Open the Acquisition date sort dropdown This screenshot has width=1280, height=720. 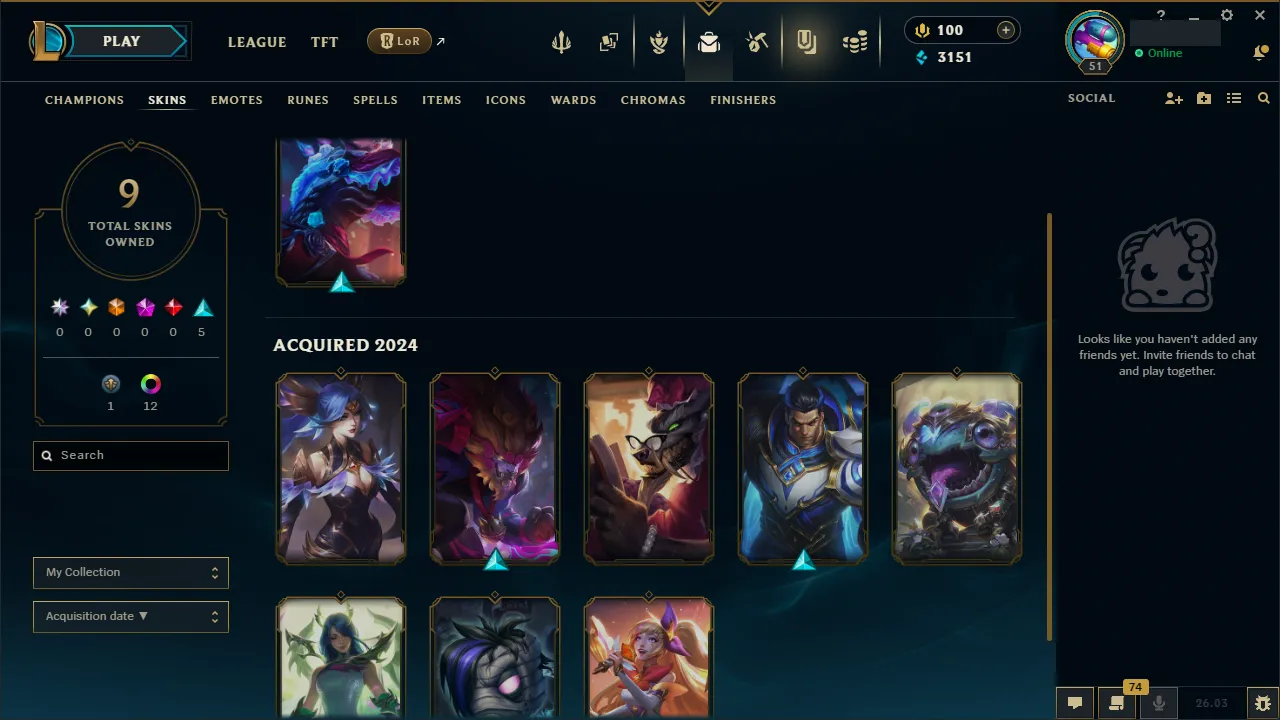click(x=130, y=616)
